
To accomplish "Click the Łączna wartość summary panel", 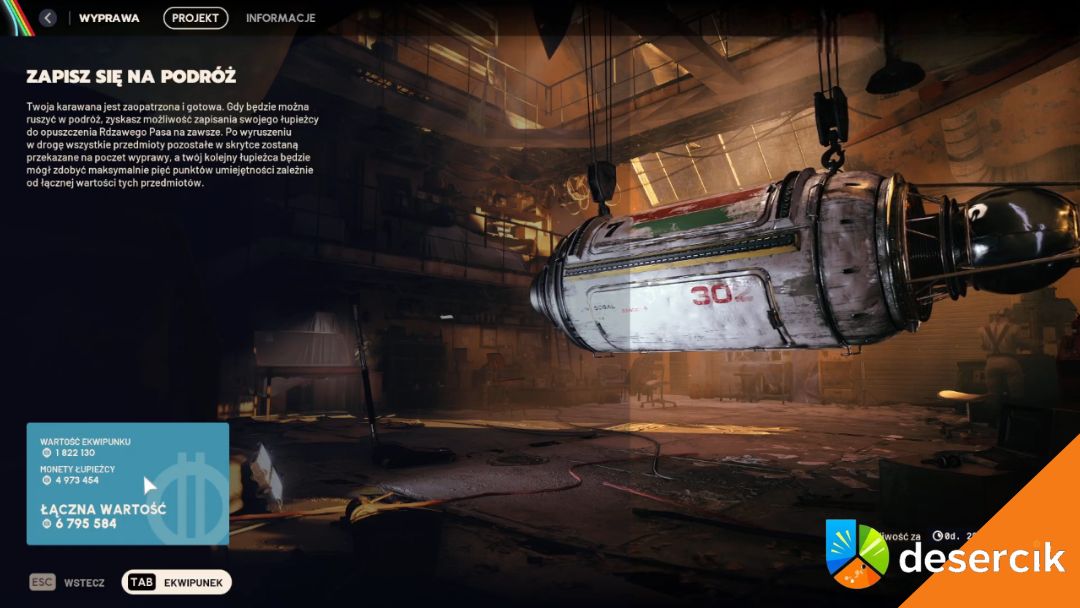I will pos(127,485).
